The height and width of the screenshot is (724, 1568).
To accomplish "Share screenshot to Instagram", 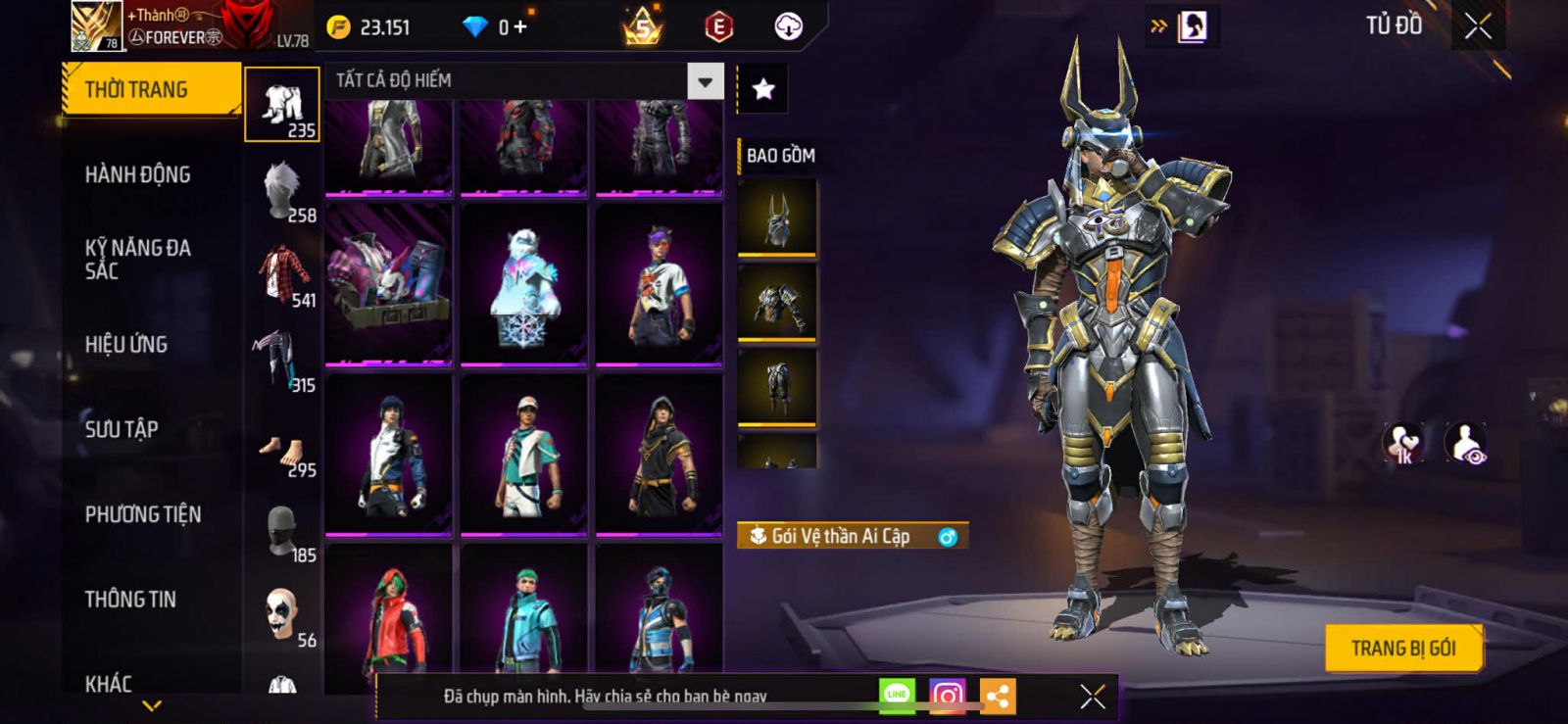I will click(947, 696).
